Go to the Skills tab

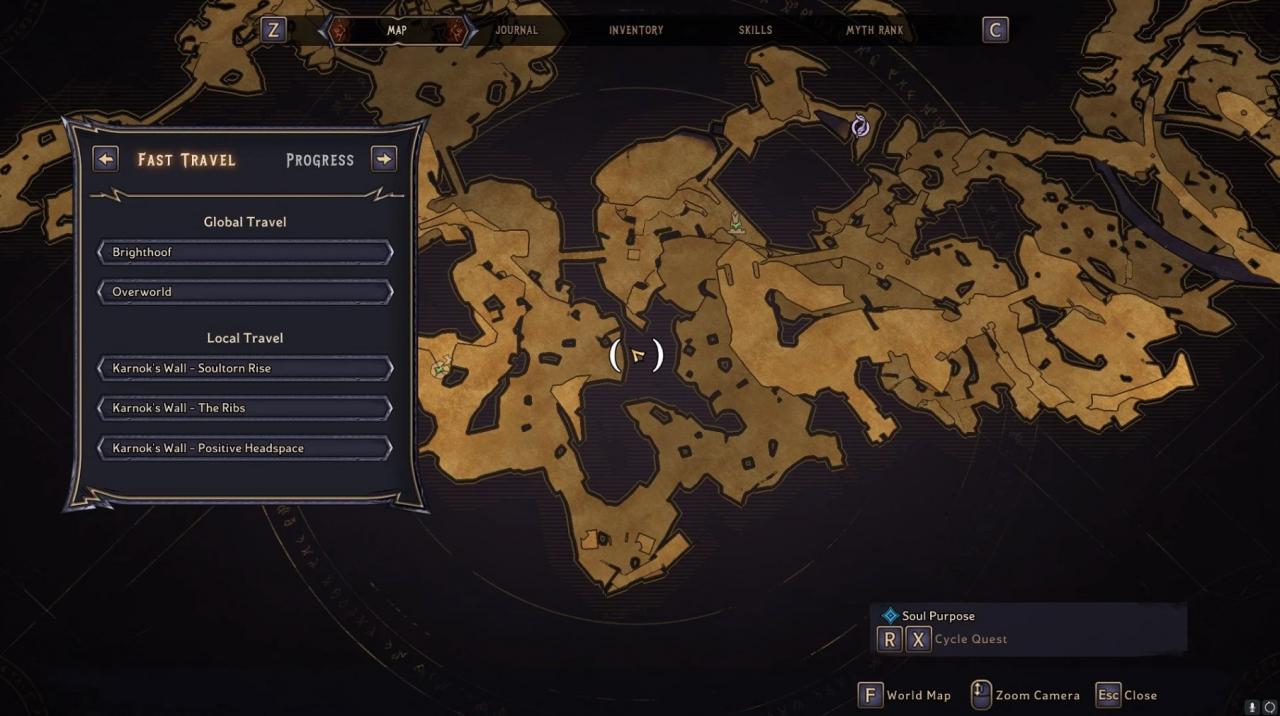point(755,30)
